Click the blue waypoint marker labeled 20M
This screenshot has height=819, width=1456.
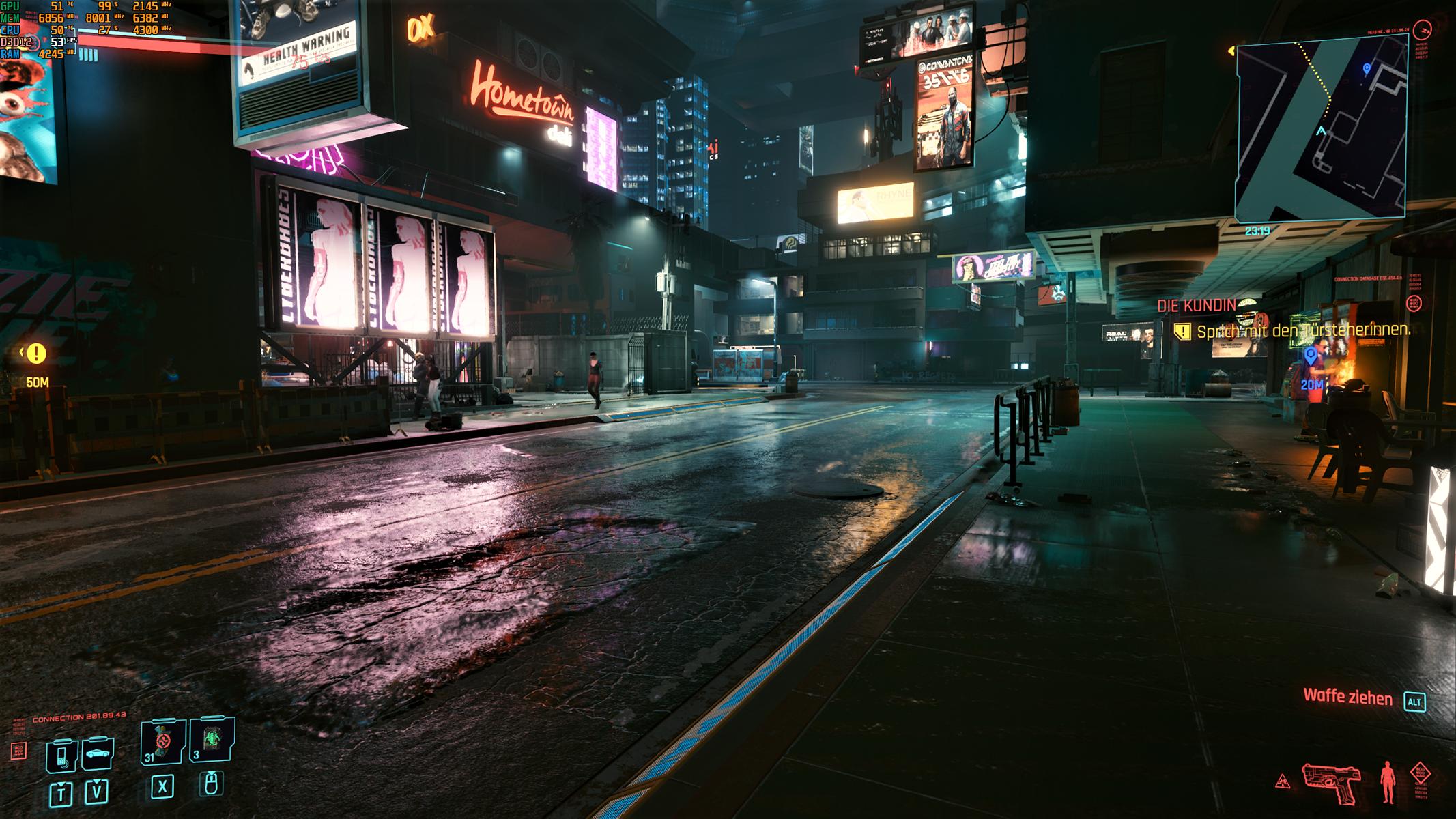[x=1309, y=355]
